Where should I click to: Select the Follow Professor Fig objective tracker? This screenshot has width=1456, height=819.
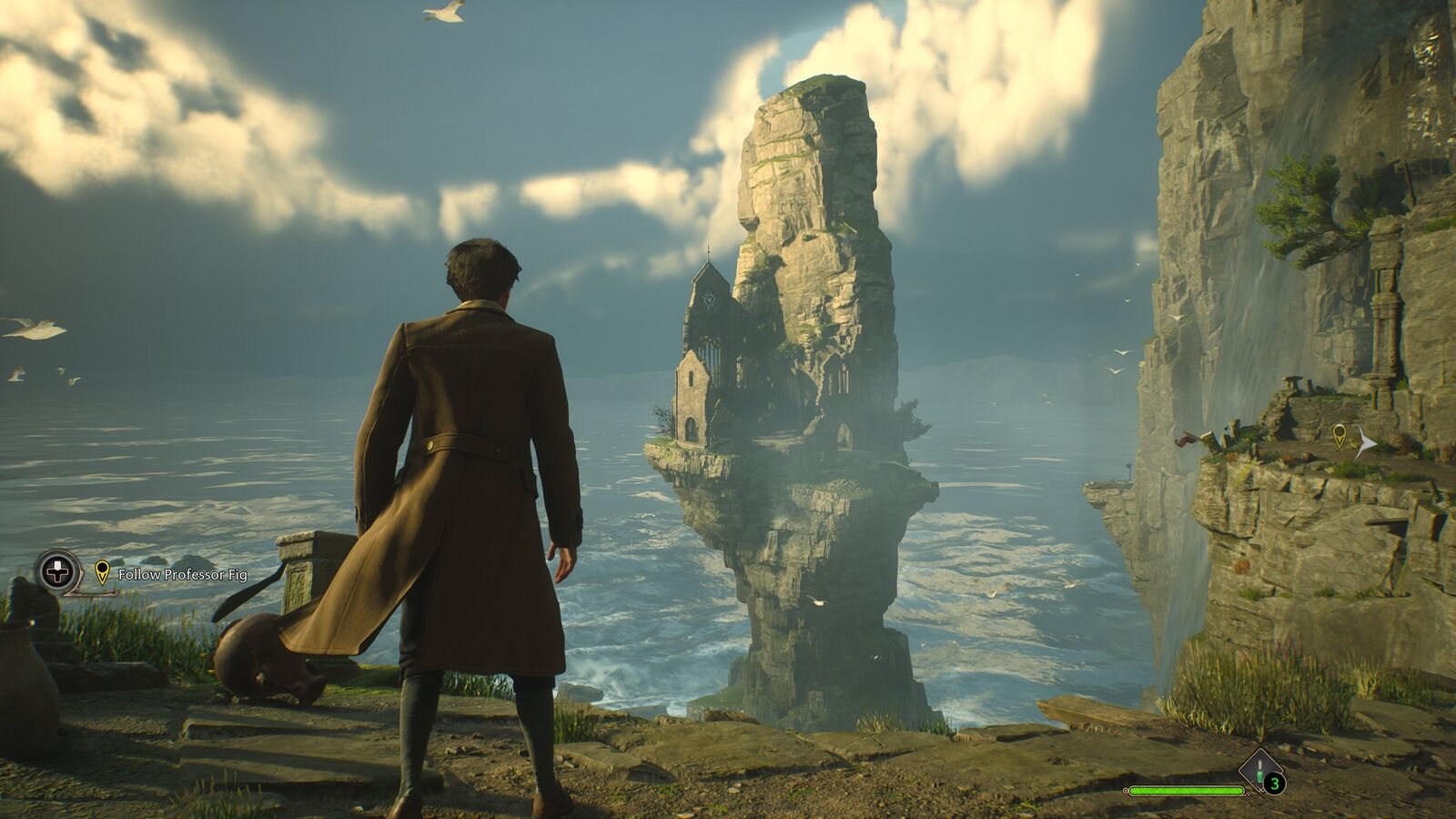click(x=182, y=574)
